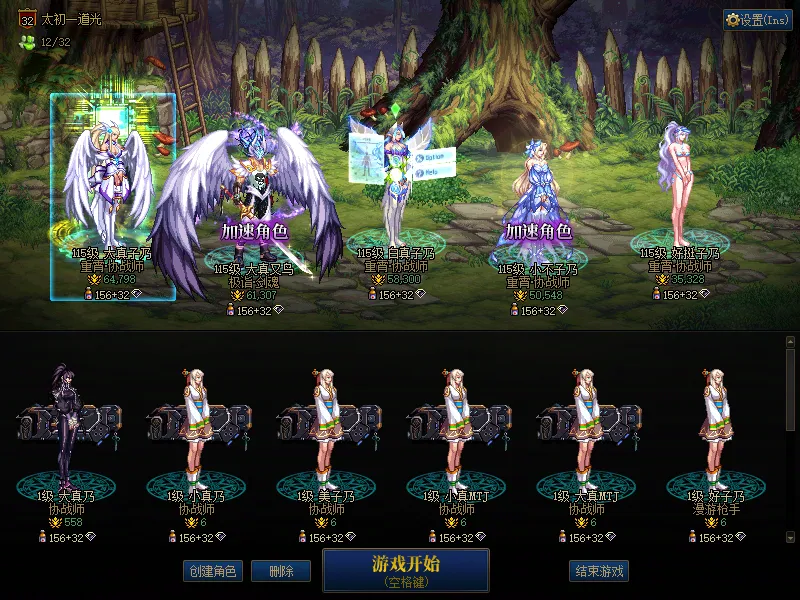Choose level 1 character 大真MTJ
This screenshot has width=800, height=600.
click(586, 430)
